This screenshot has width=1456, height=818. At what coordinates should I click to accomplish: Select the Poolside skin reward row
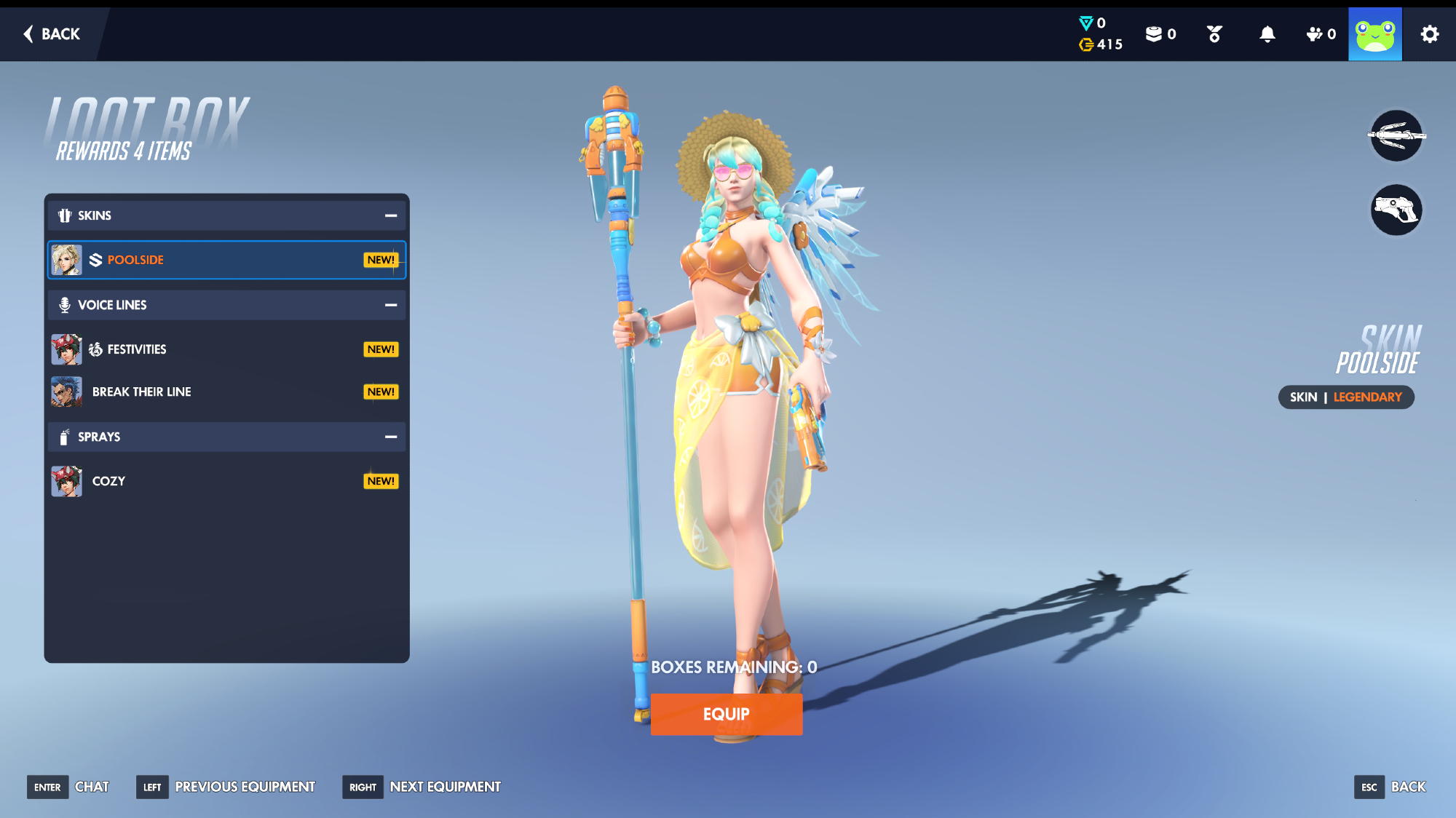(x=226, y=260)
